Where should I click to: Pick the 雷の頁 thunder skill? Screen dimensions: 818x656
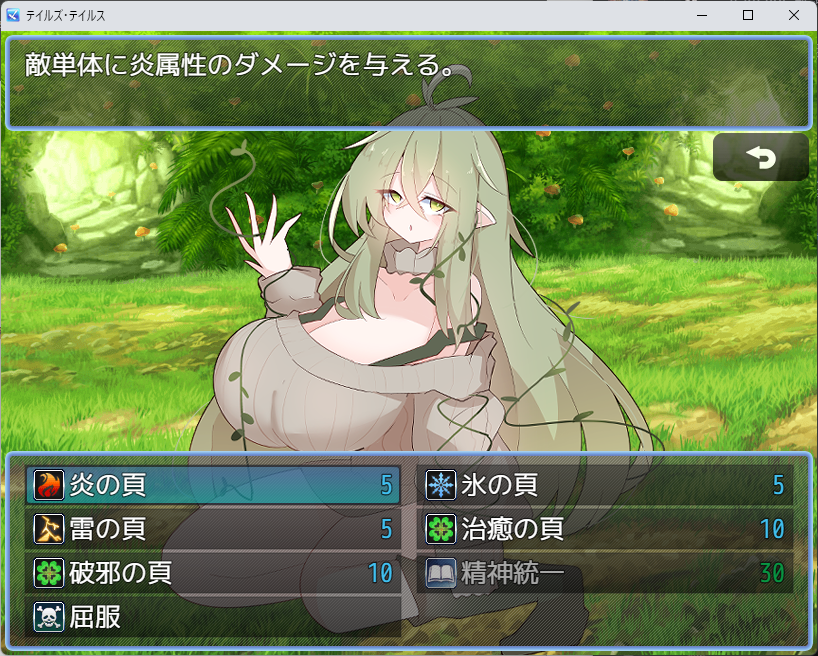[213, 529]
